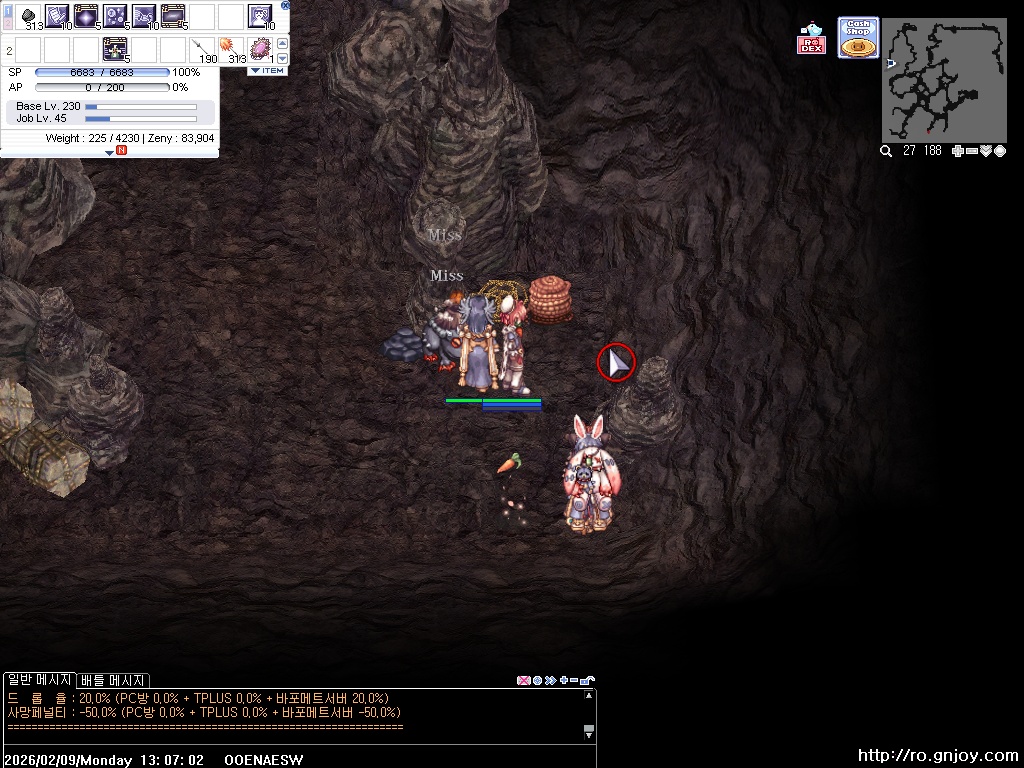Toggle the chat window lock icon

click(x=587, y=680)
